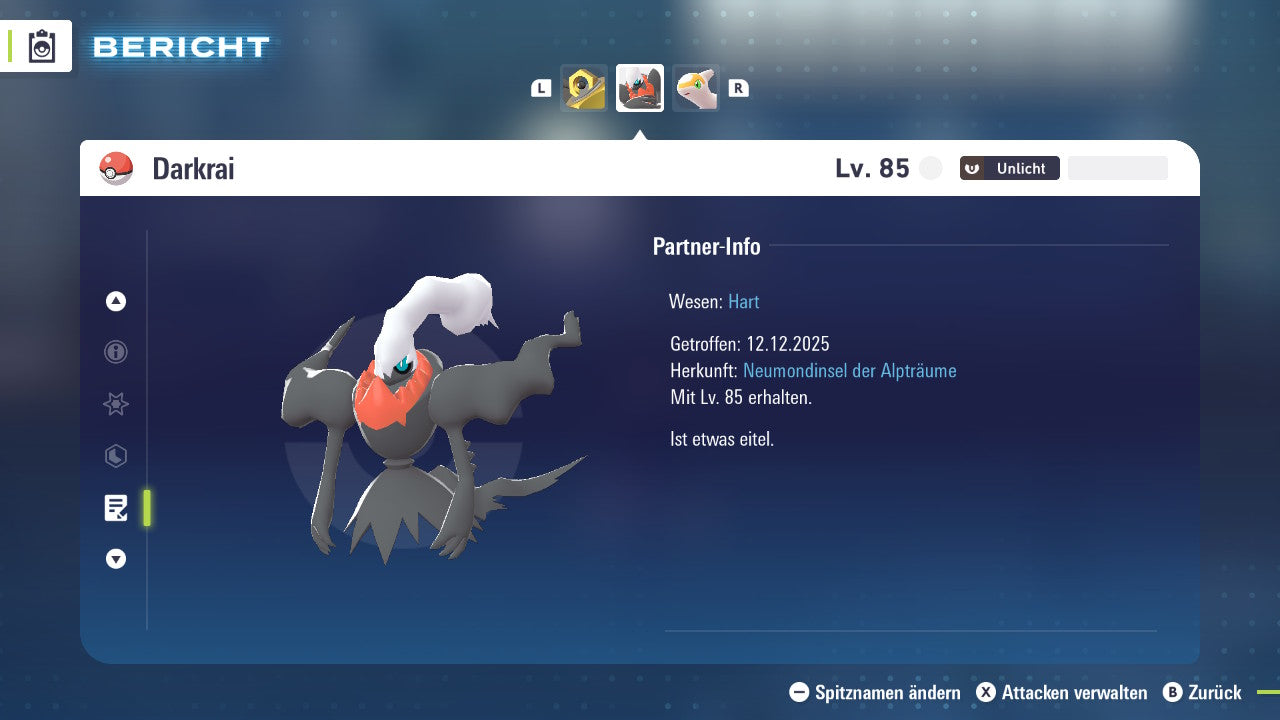Select the Unlicht type badge
Viewport: 1280px width, 720px height.
[x=1009, y=168]
